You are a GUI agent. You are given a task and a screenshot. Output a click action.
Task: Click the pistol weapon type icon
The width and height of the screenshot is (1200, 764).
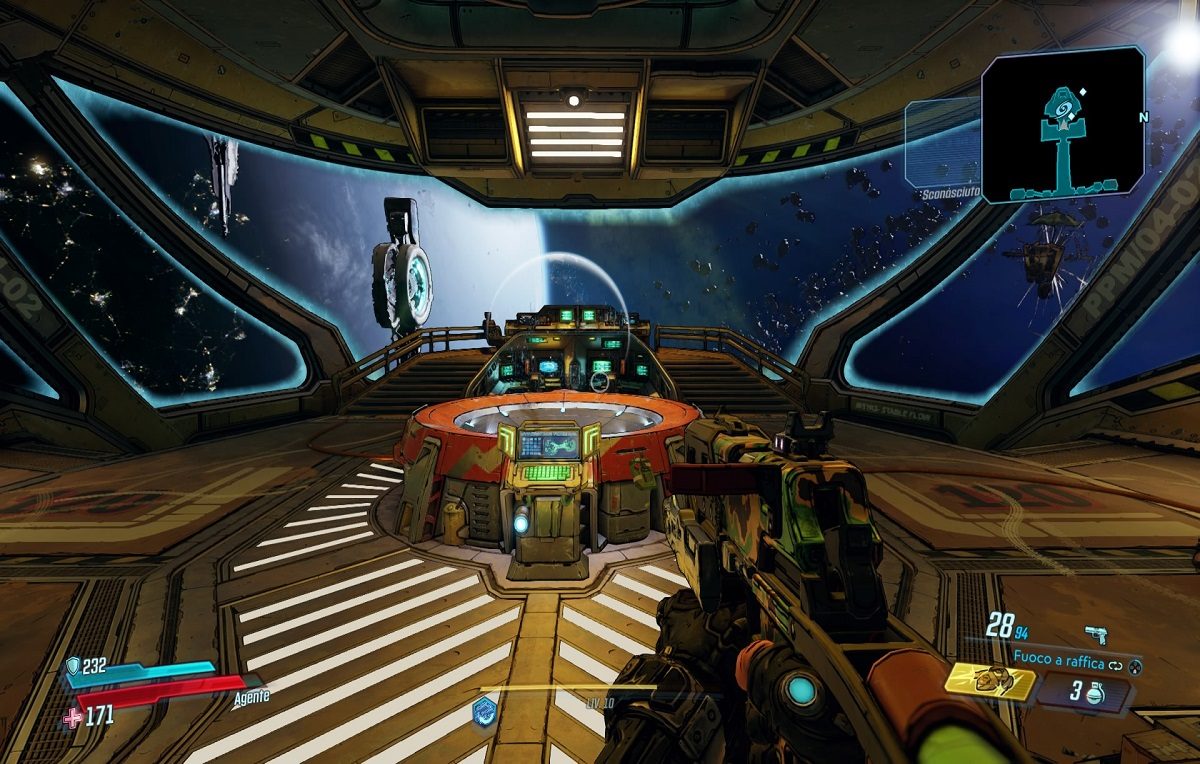1096,633
